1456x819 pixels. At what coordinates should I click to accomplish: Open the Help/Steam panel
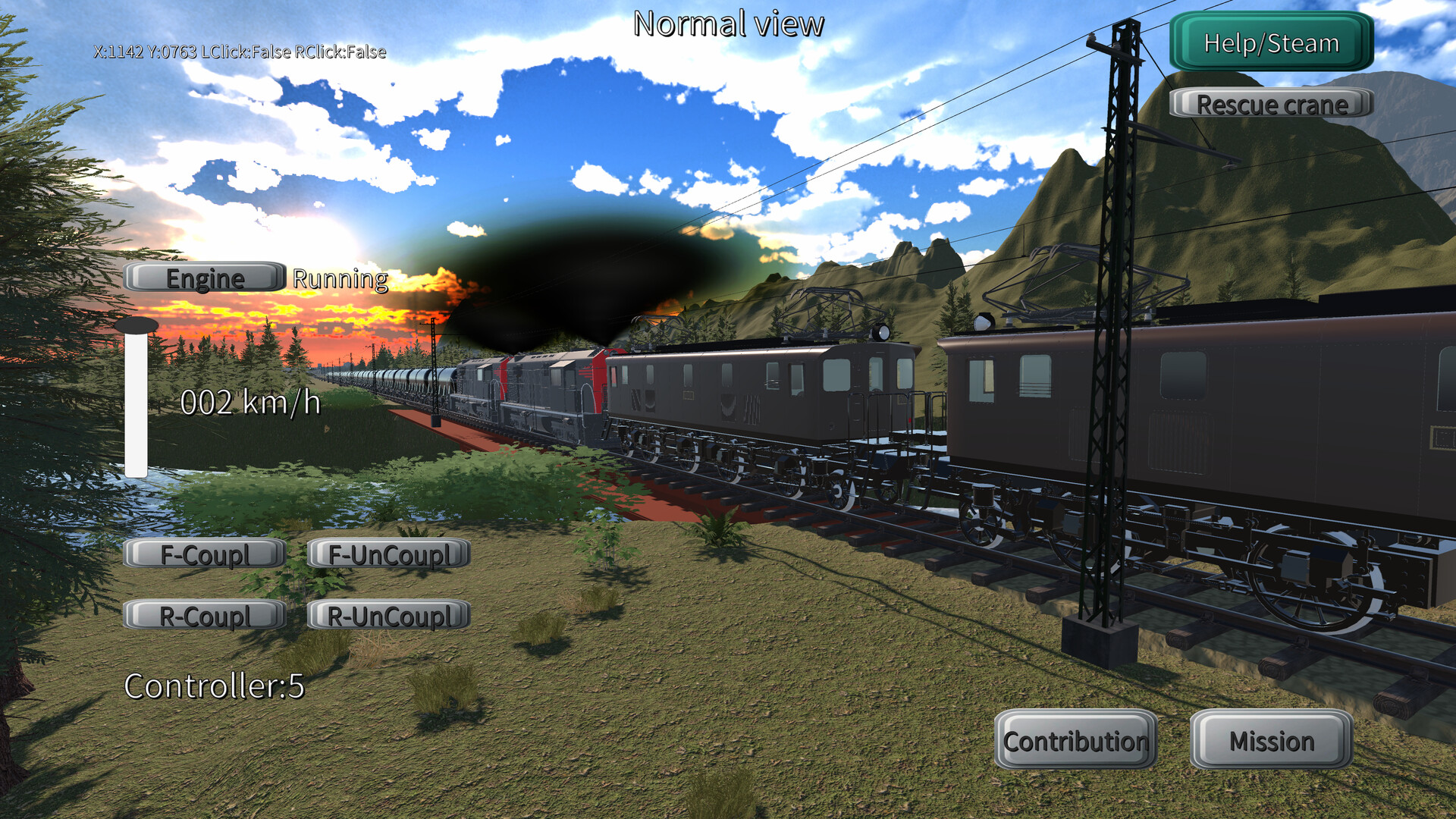coord(1269,43)
